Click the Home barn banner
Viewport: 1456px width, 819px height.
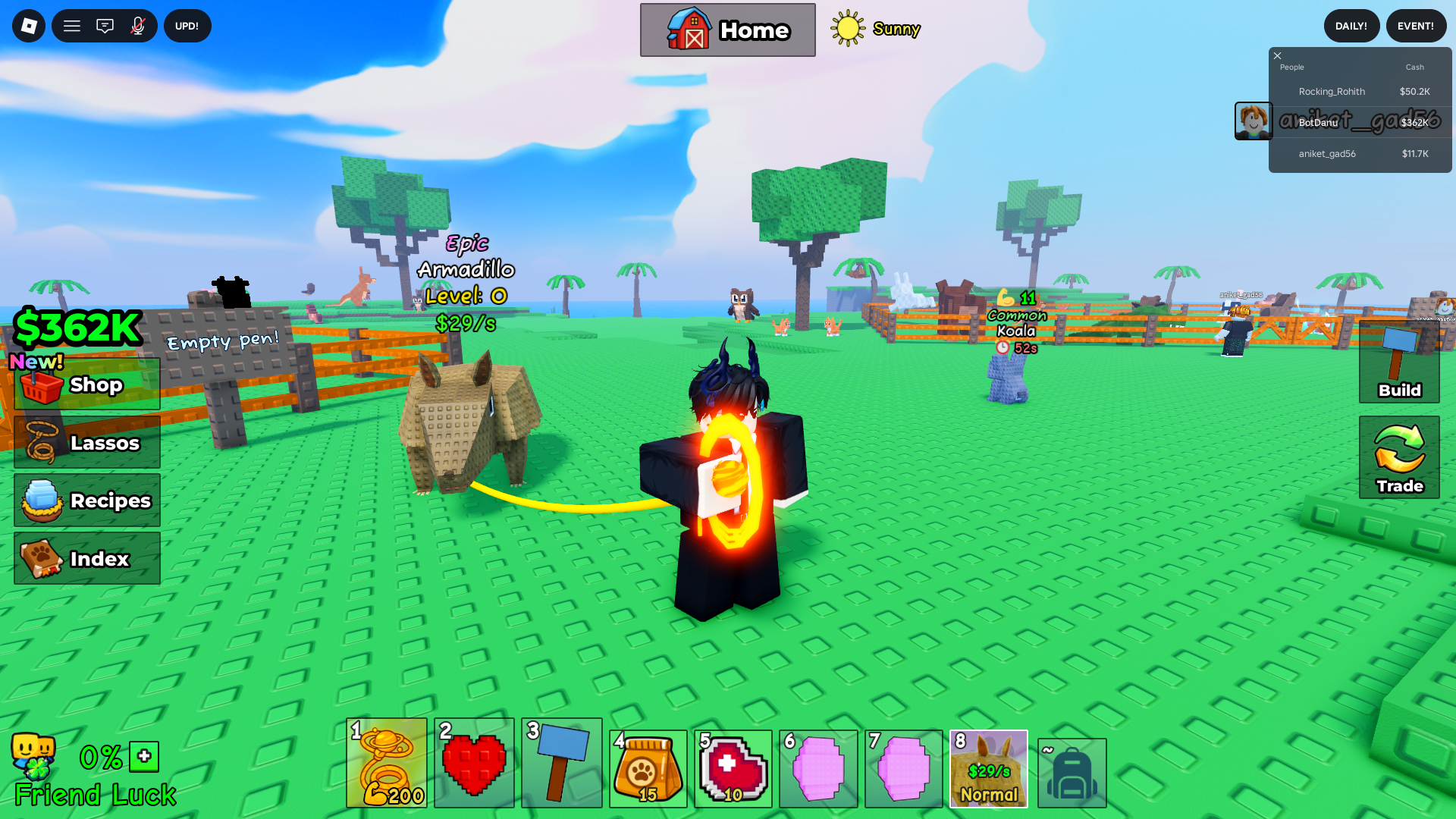click(x=727, y=30)
